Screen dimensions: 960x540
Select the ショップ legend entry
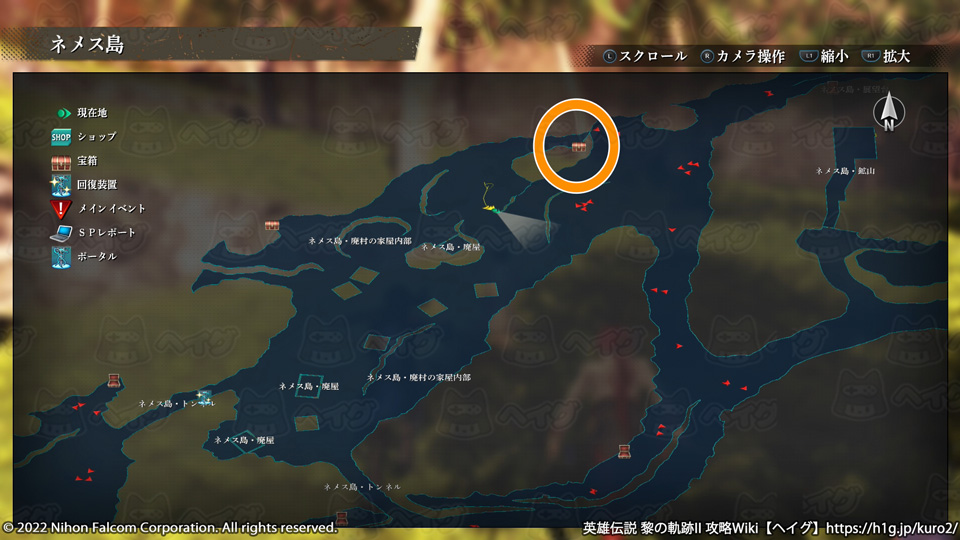pos(84,136)
